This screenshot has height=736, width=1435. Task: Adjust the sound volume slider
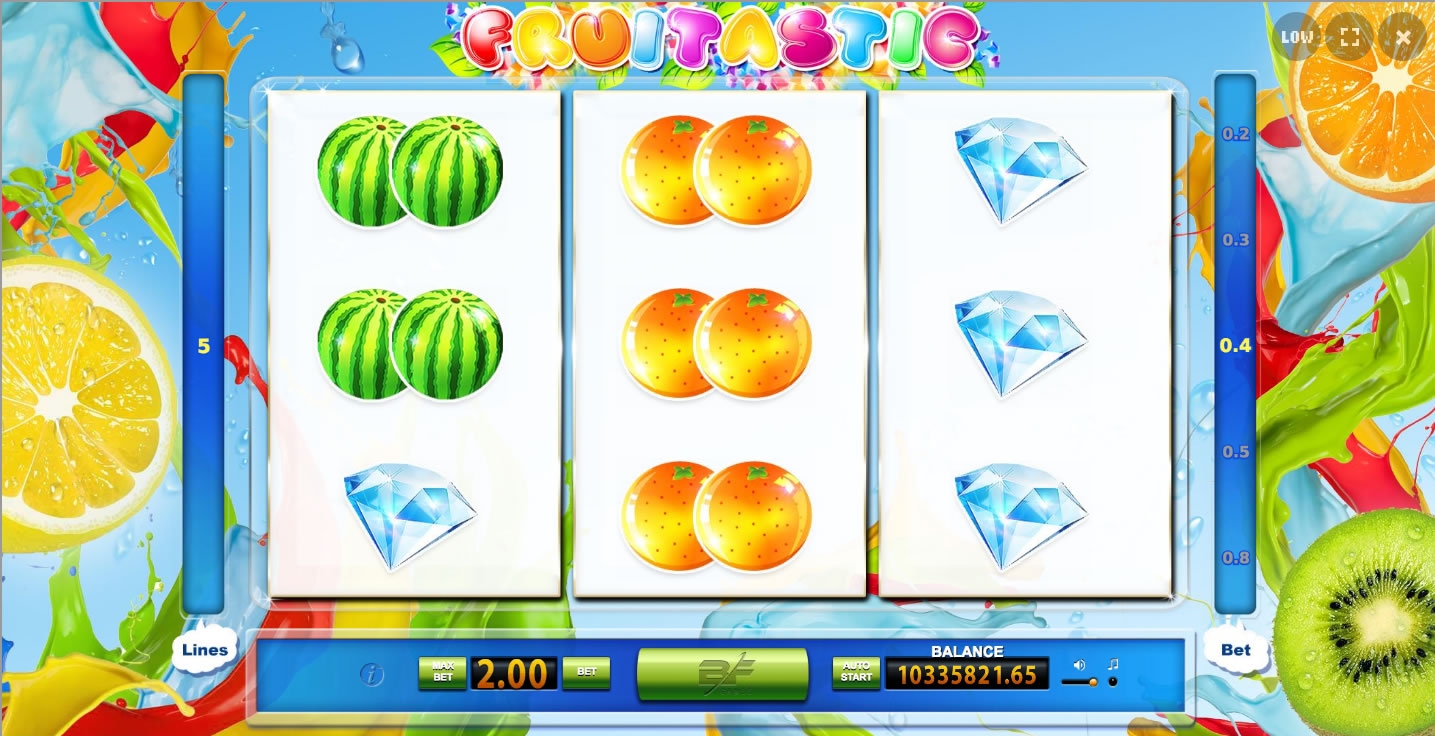(1080, 682)
